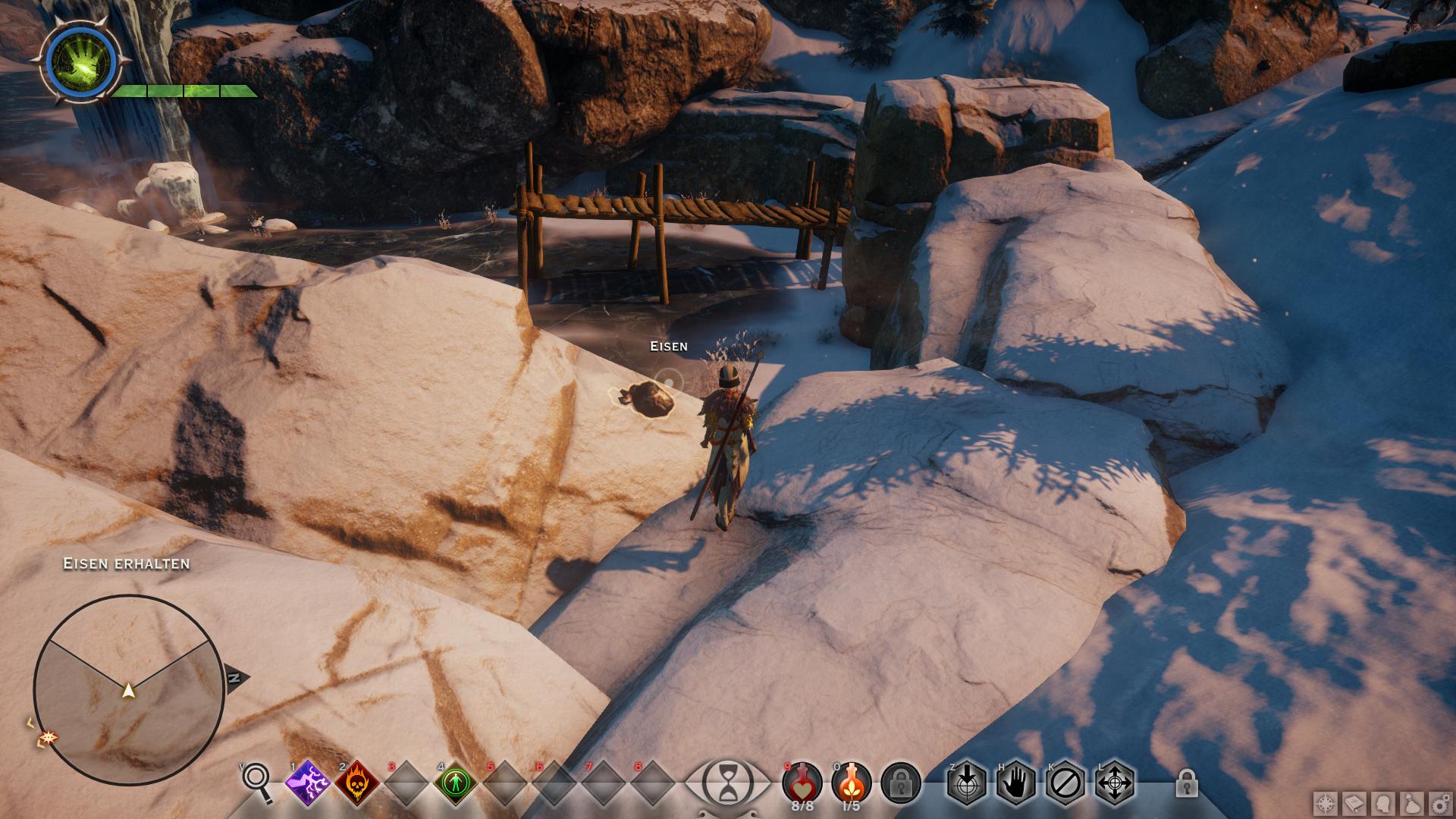Click the padlock action bar lock
1456x819 pixels.
pos(1186,783)
